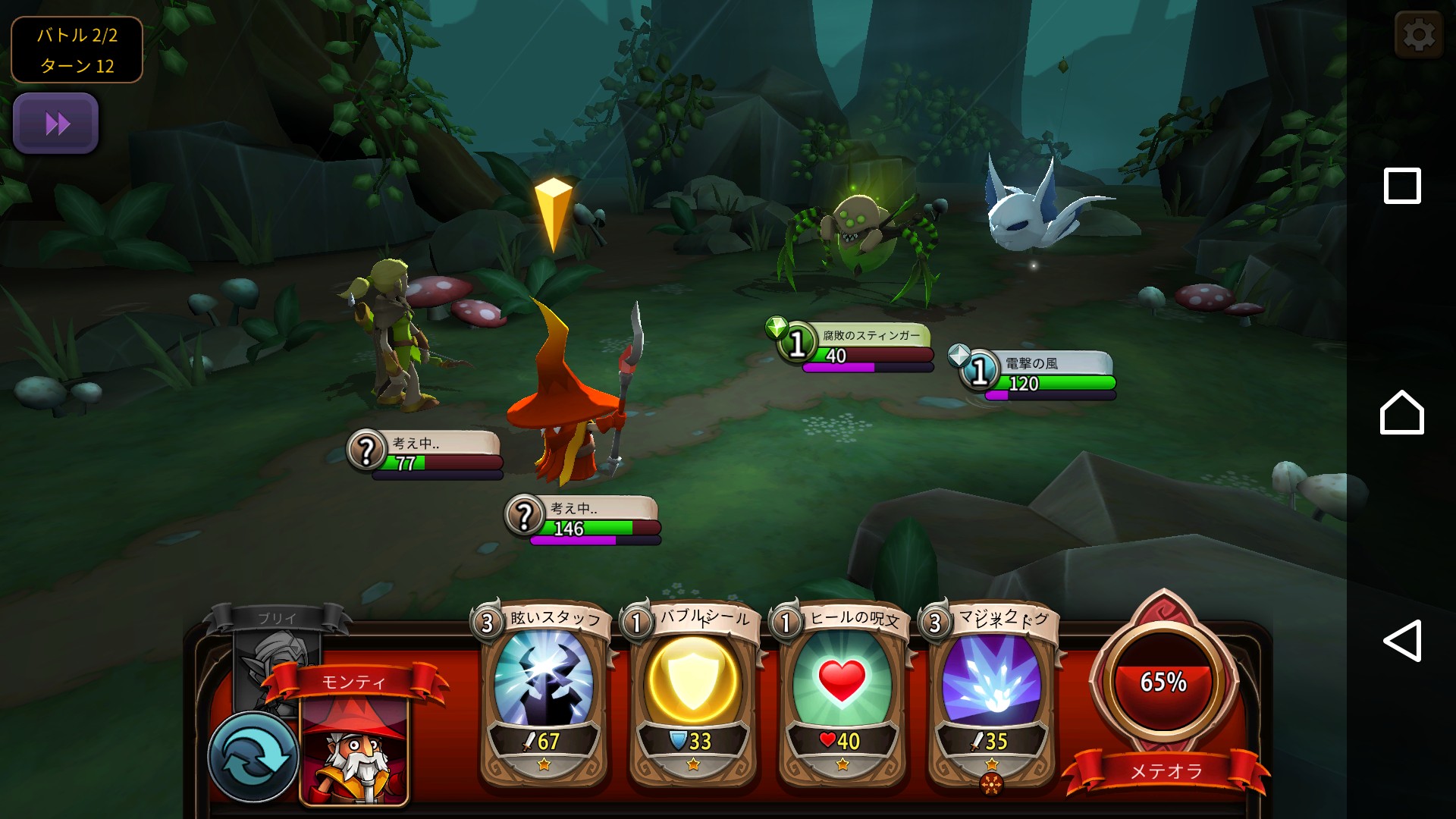Activate the メテオラ ultimate orb

click(1163, 682)
